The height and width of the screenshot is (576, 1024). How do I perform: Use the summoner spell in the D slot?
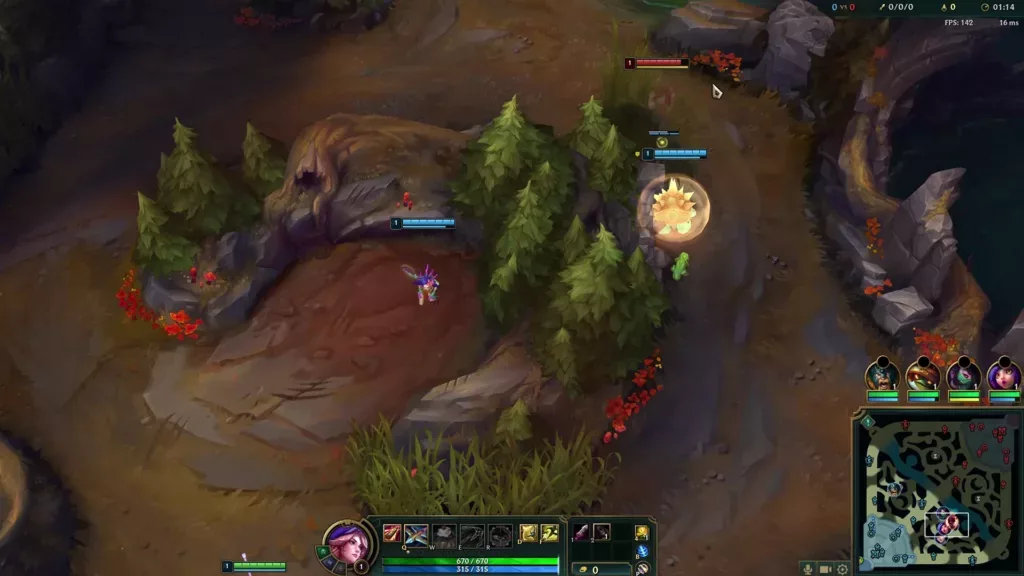[528, 534]
